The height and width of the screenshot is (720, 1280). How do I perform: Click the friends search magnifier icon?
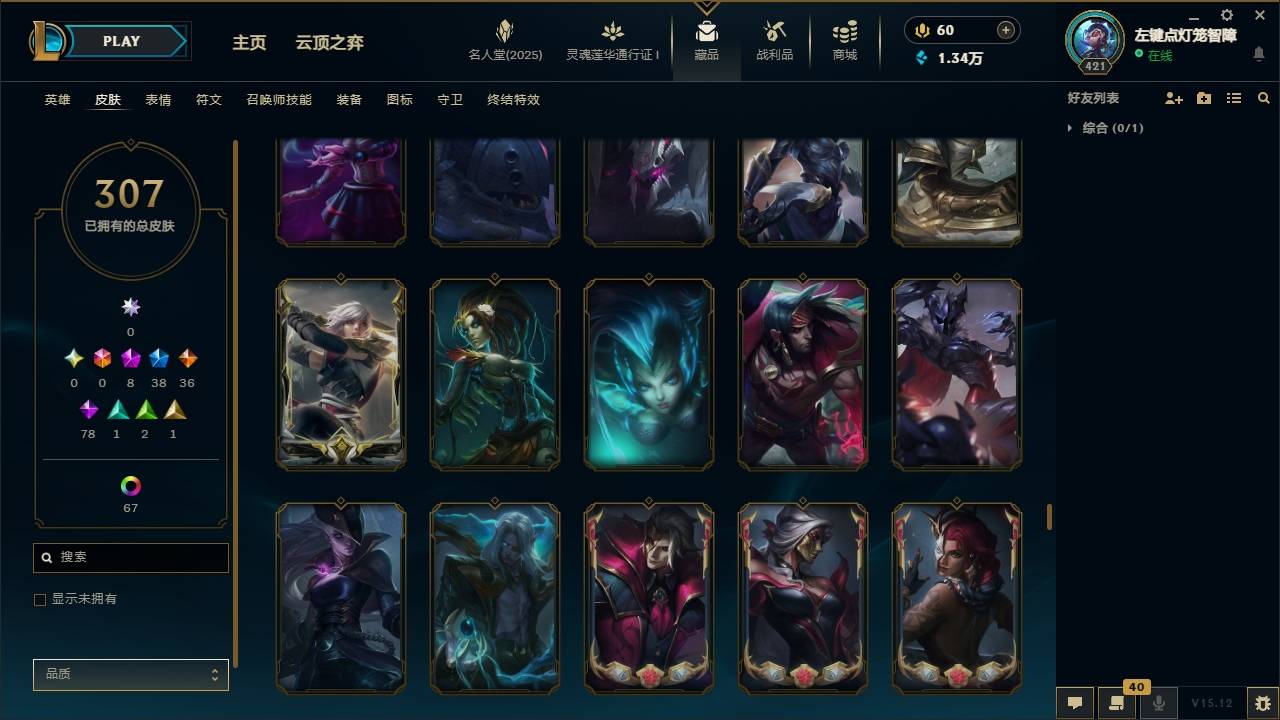pyautogui.click(x=1263, y=98)
